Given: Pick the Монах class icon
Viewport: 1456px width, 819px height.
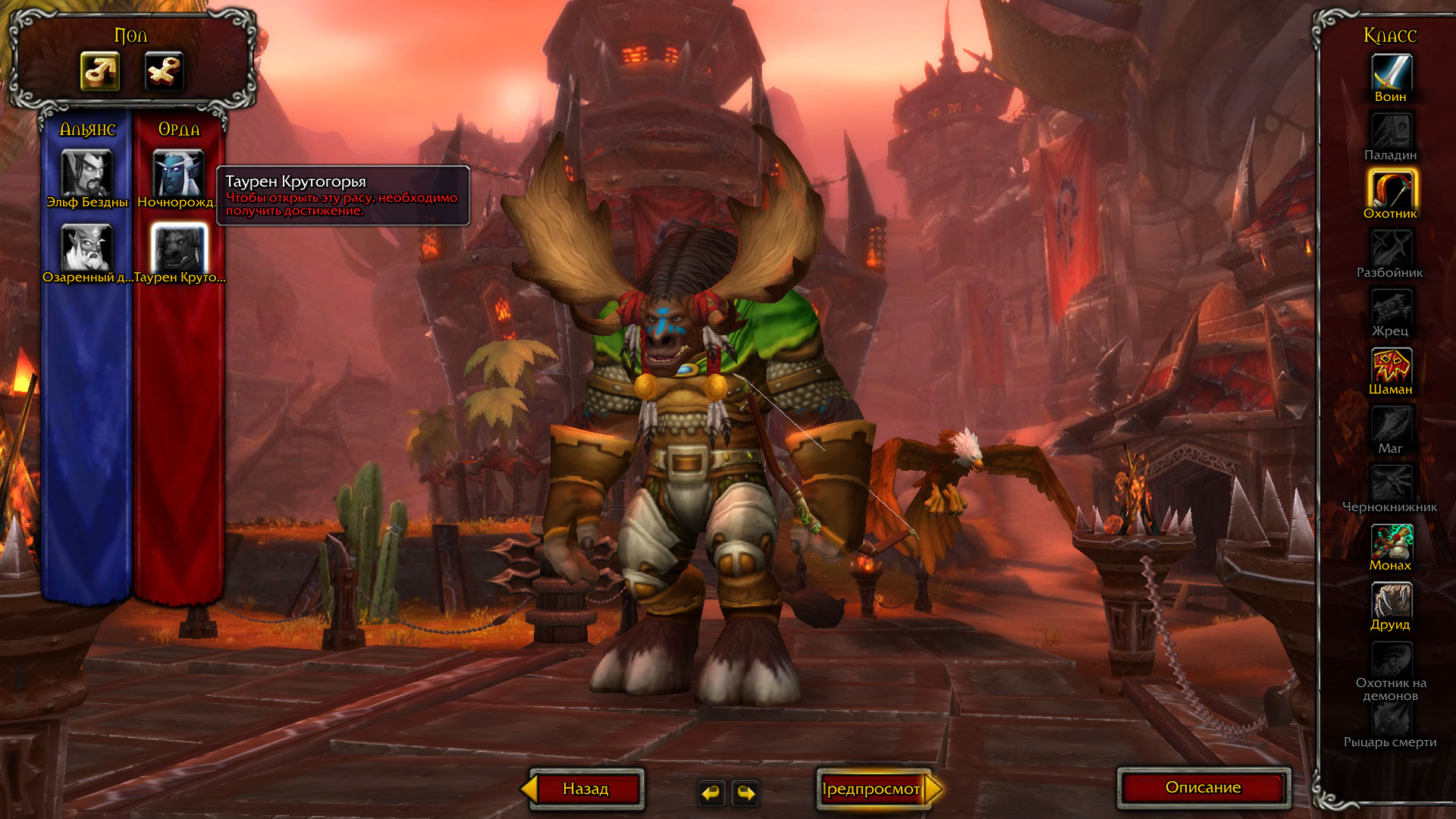Looking at the screenshot, I should click(1391, 541).
